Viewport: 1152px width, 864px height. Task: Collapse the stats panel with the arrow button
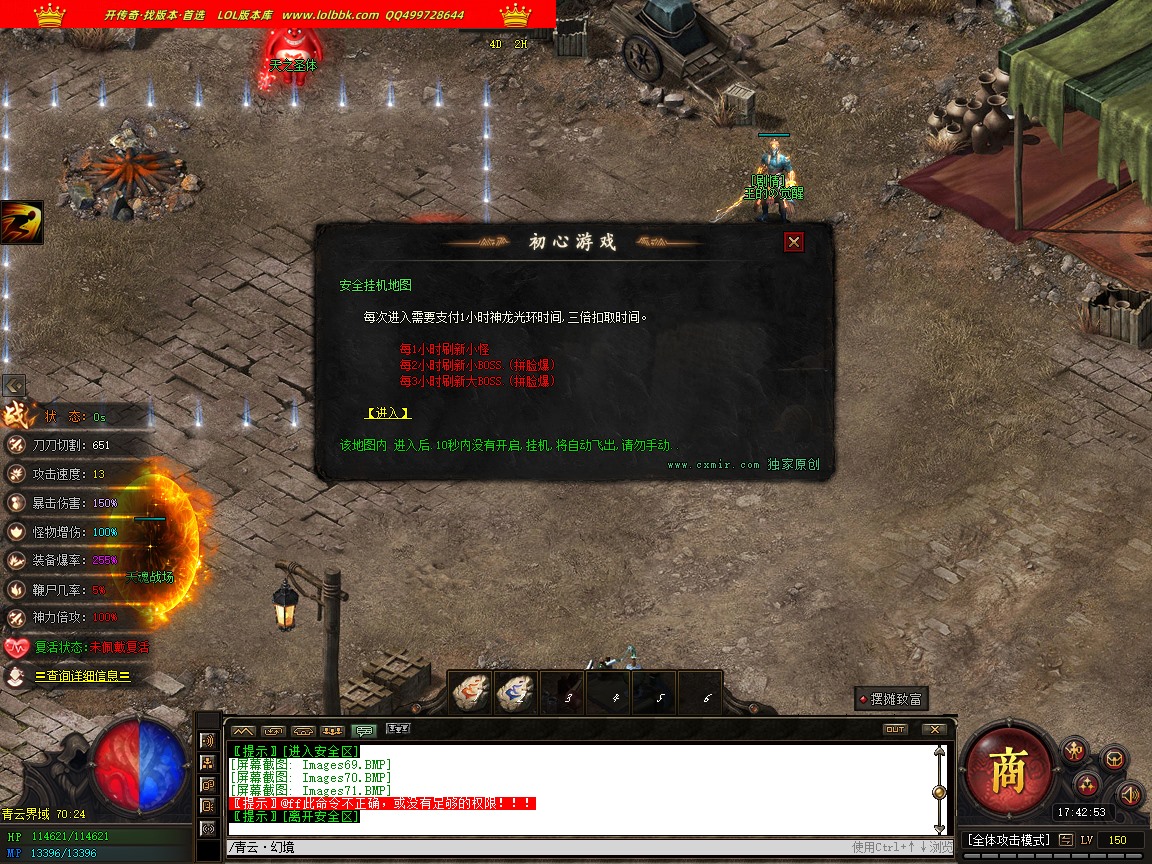[x=13, y=384]
